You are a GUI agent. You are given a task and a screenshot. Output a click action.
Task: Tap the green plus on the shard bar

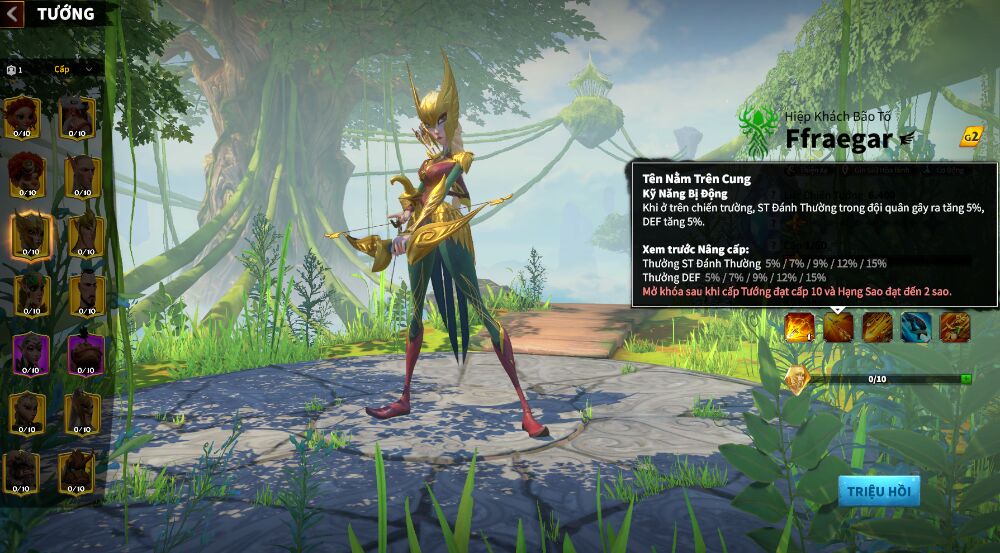click(x=965, y=379)
